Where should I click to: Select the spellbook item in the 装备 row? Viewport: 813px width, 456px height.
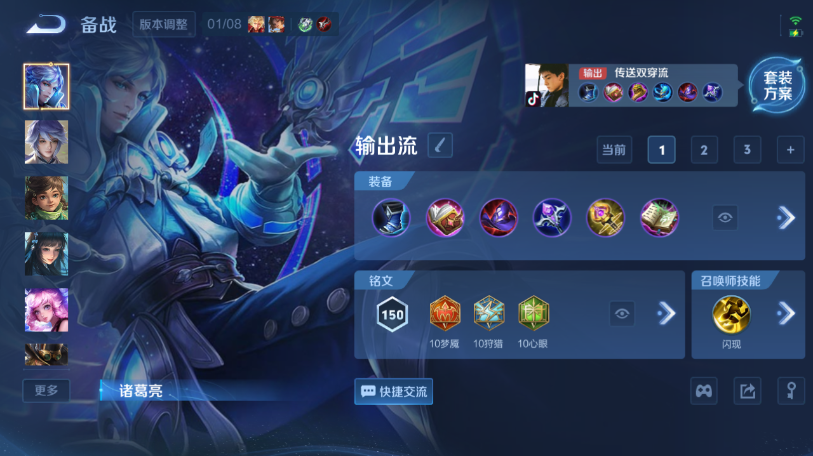click(659, 217)
